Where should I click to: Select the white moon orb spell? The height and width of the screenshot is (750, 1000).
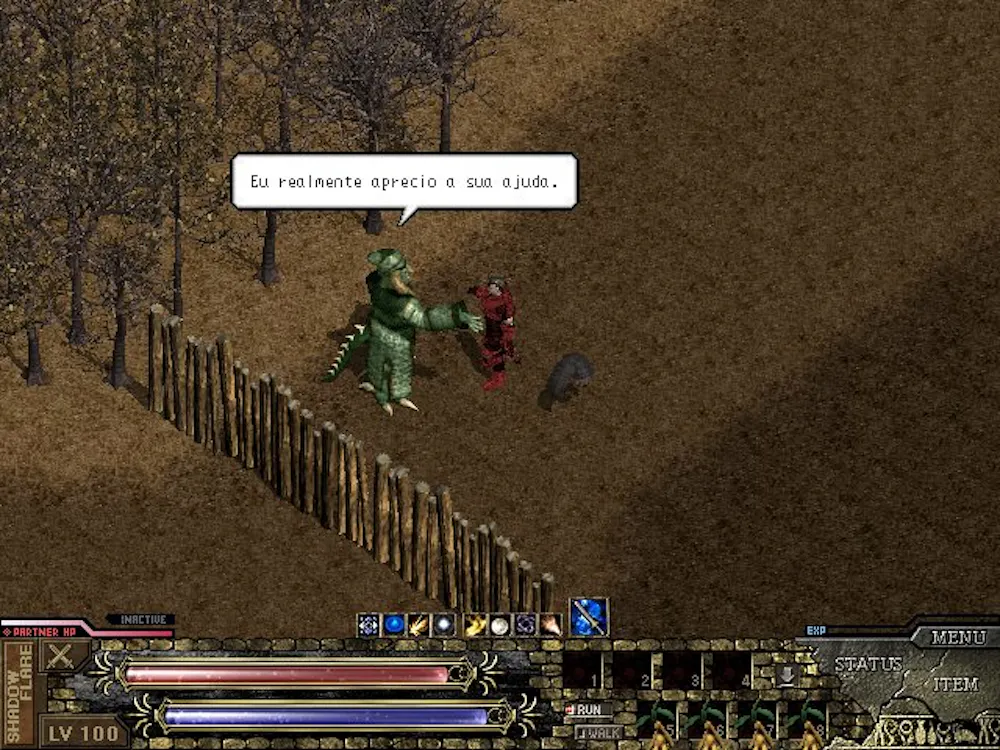(x=499, y=625)
